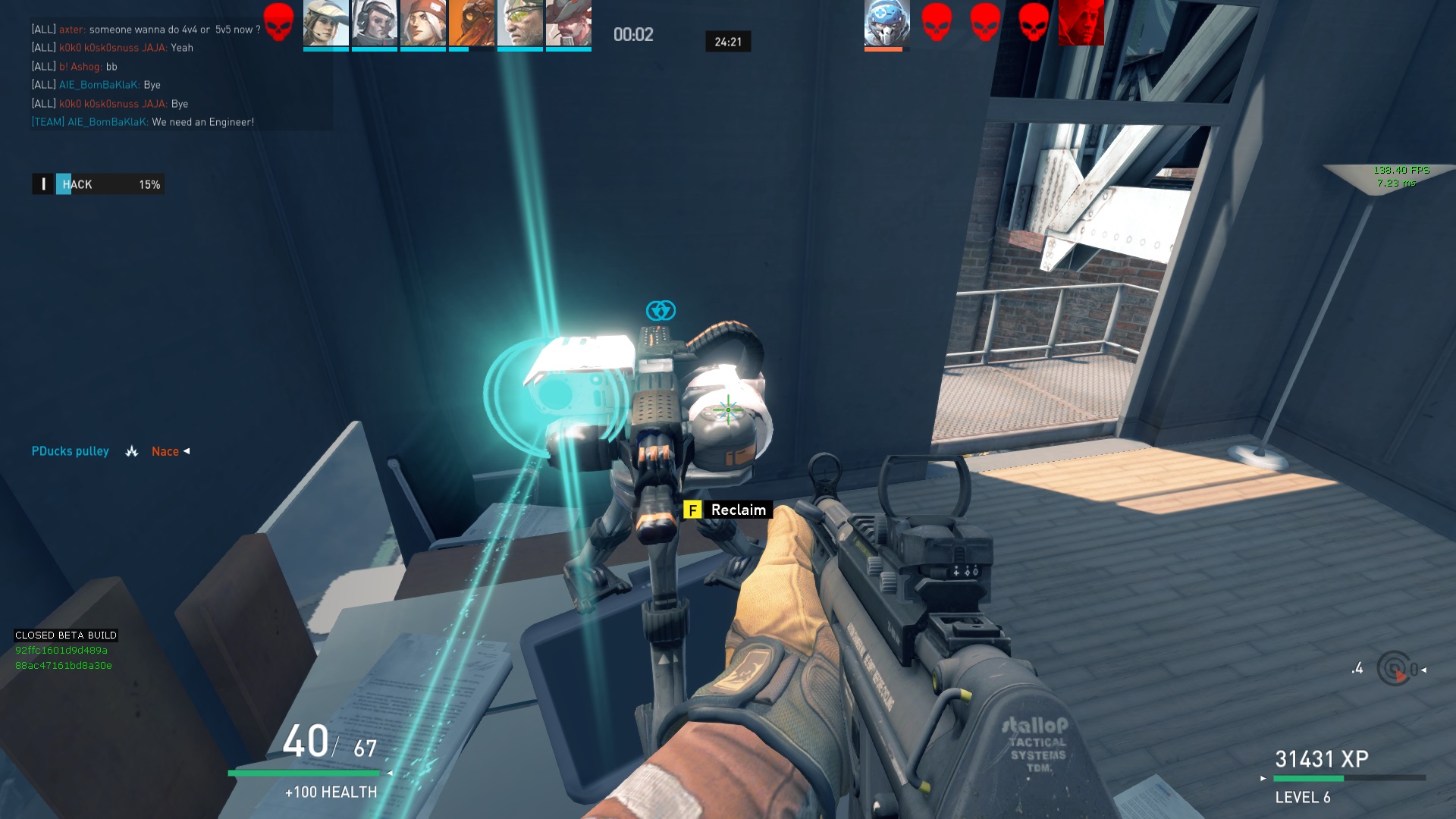
Task: Click the shield icon above the turret
Action: click(661, 310)
